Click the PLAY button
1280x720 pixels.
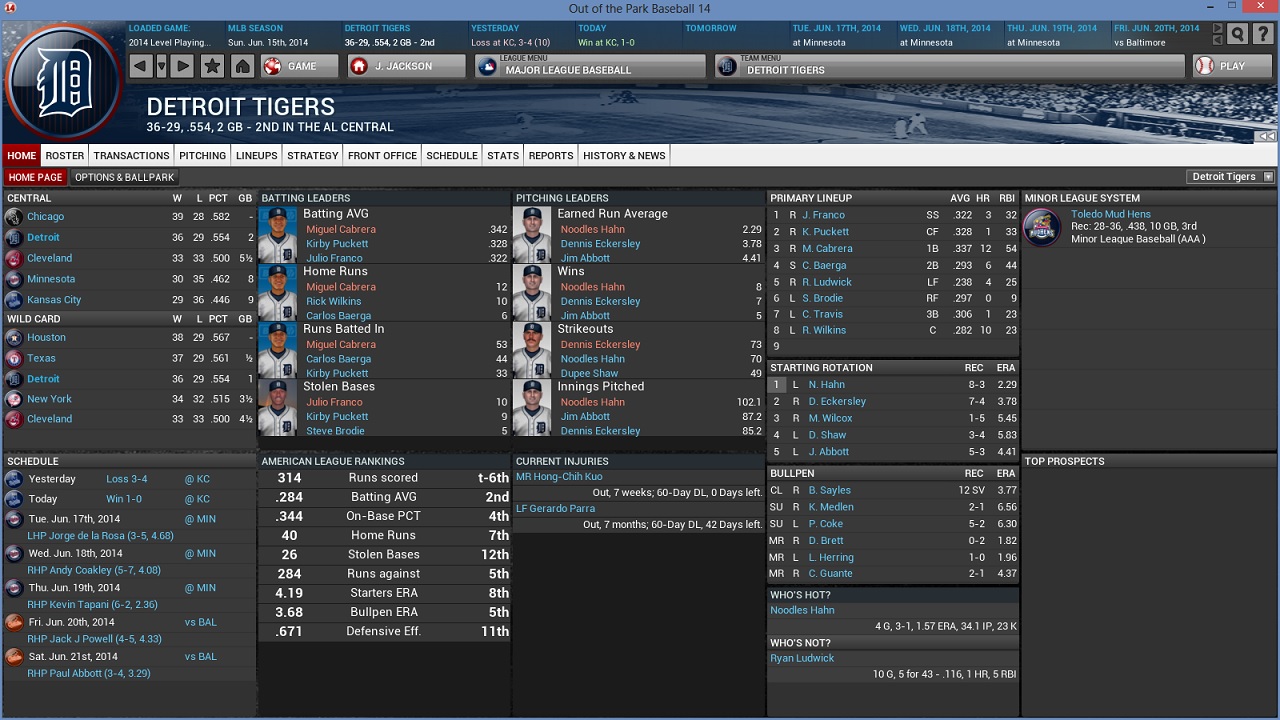tap(1230, 66)
